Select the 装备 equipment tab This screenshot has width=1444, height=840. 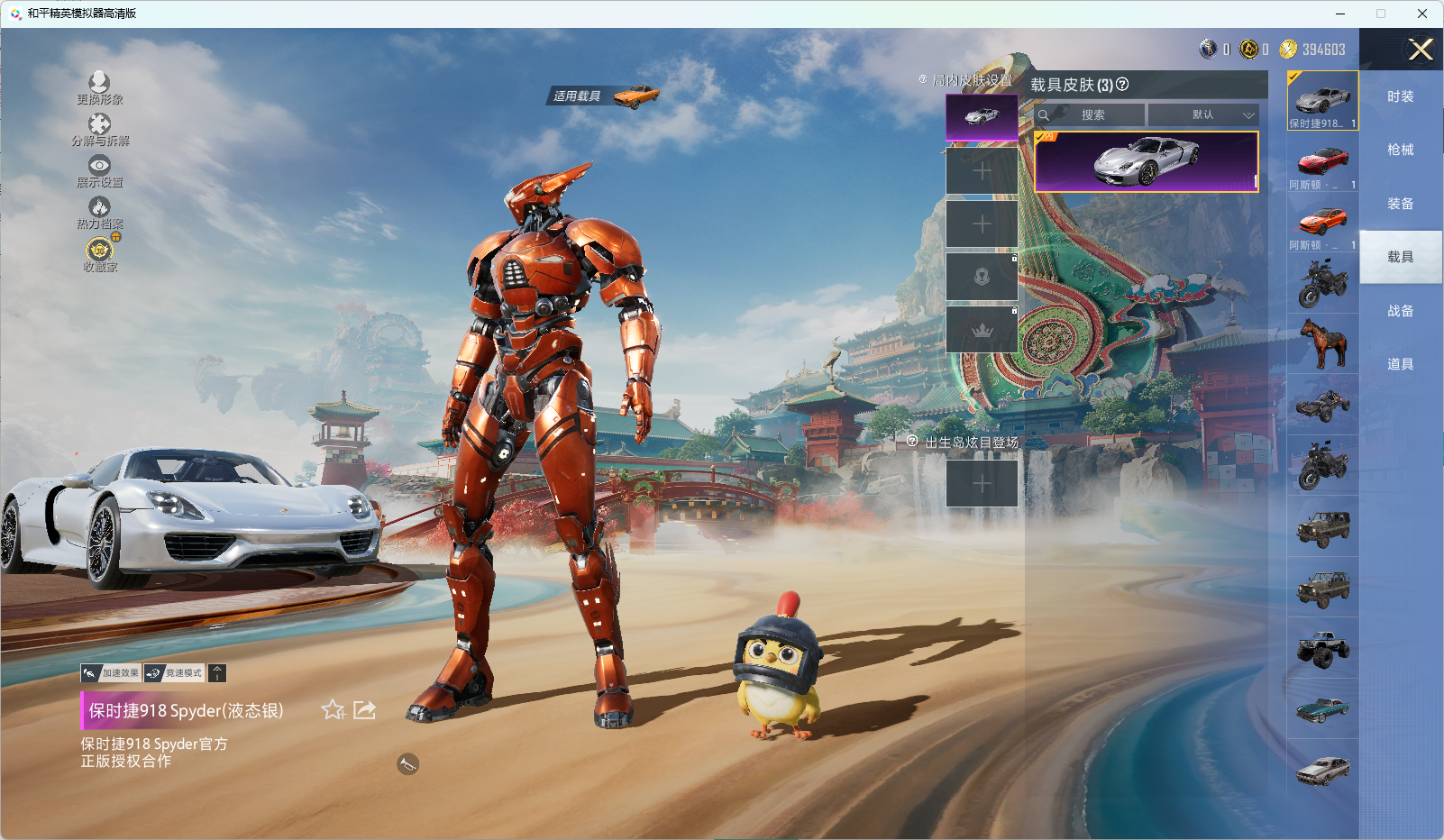pos(1400,204)
